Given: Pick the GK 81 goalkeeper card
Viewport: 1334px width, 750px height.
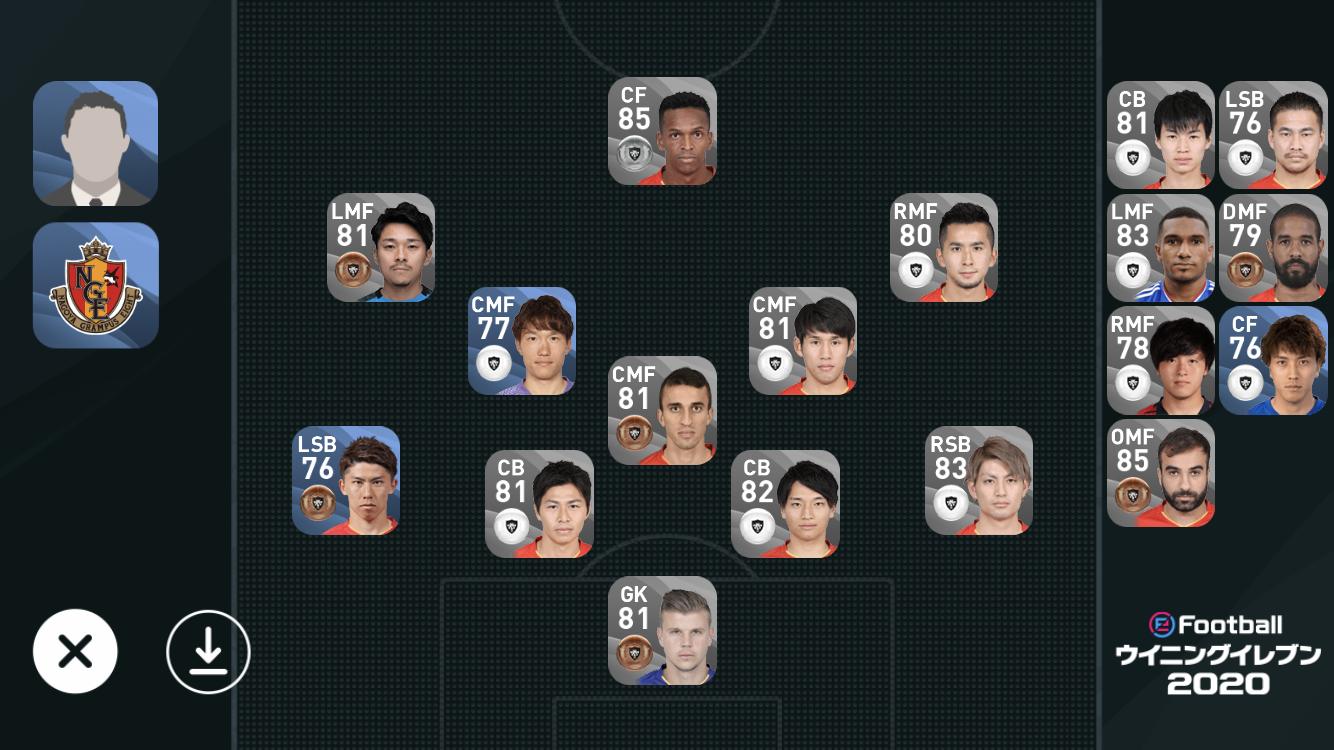Looking at the screenshot, I should [662, 630].
